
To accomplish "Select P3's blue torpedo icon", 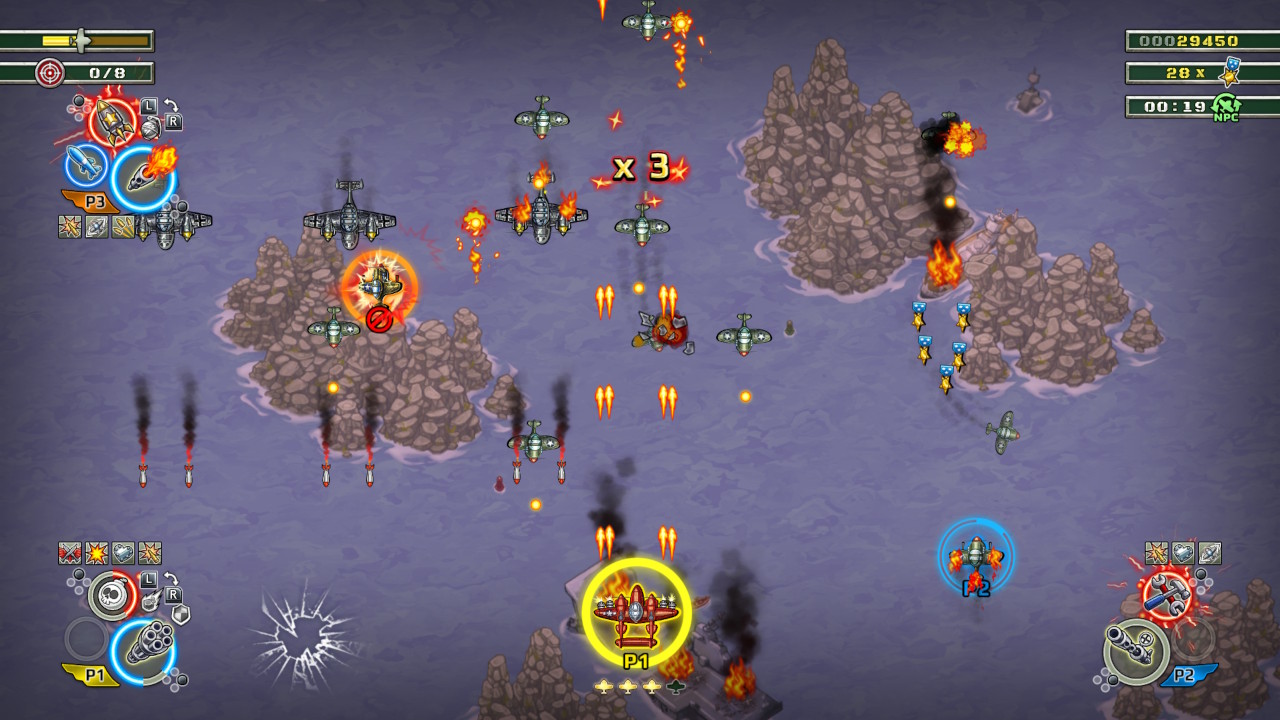I will point(83,165).
